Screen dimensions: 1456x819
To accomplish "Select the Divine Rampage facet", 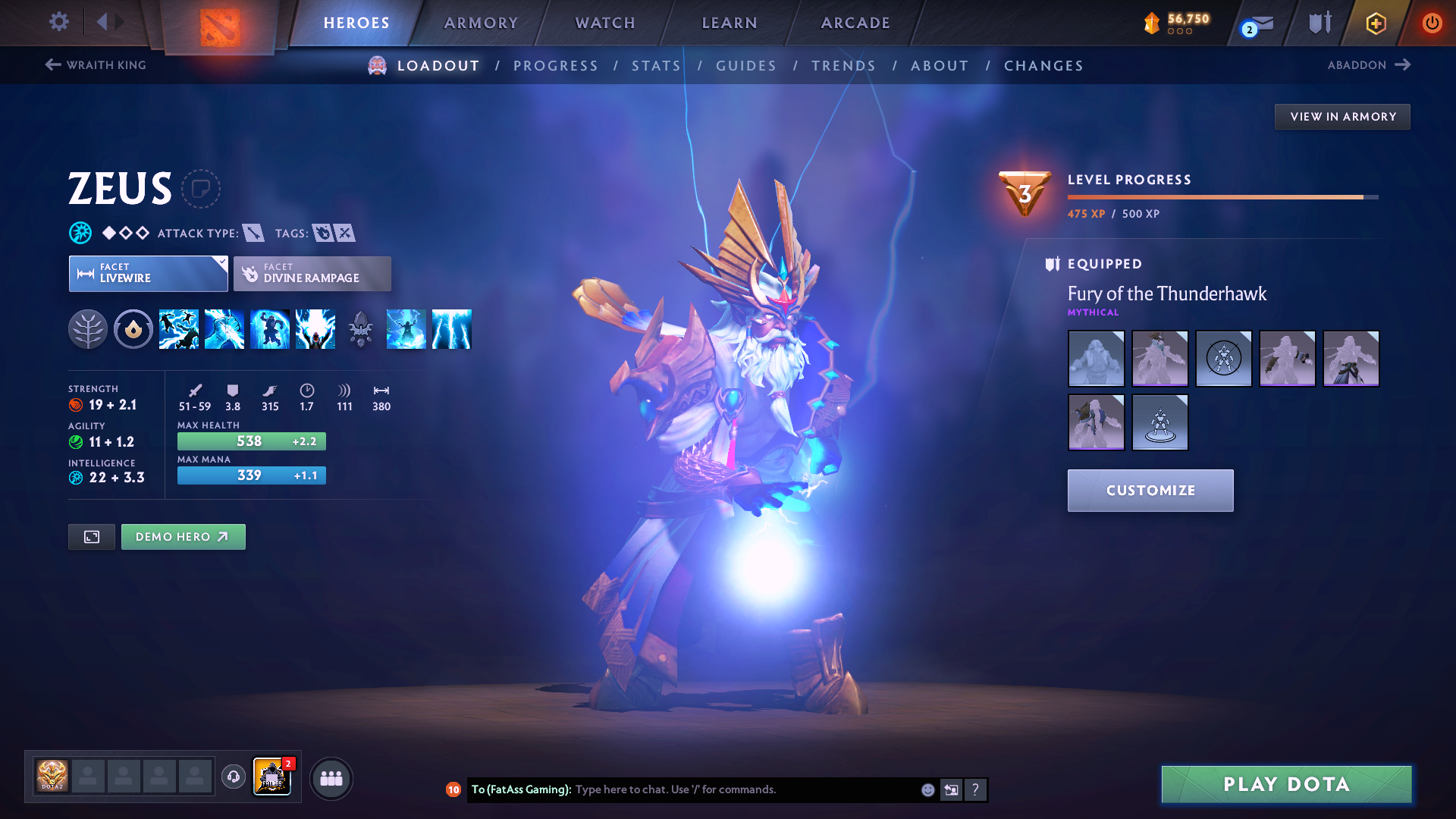I will point(312,274).
